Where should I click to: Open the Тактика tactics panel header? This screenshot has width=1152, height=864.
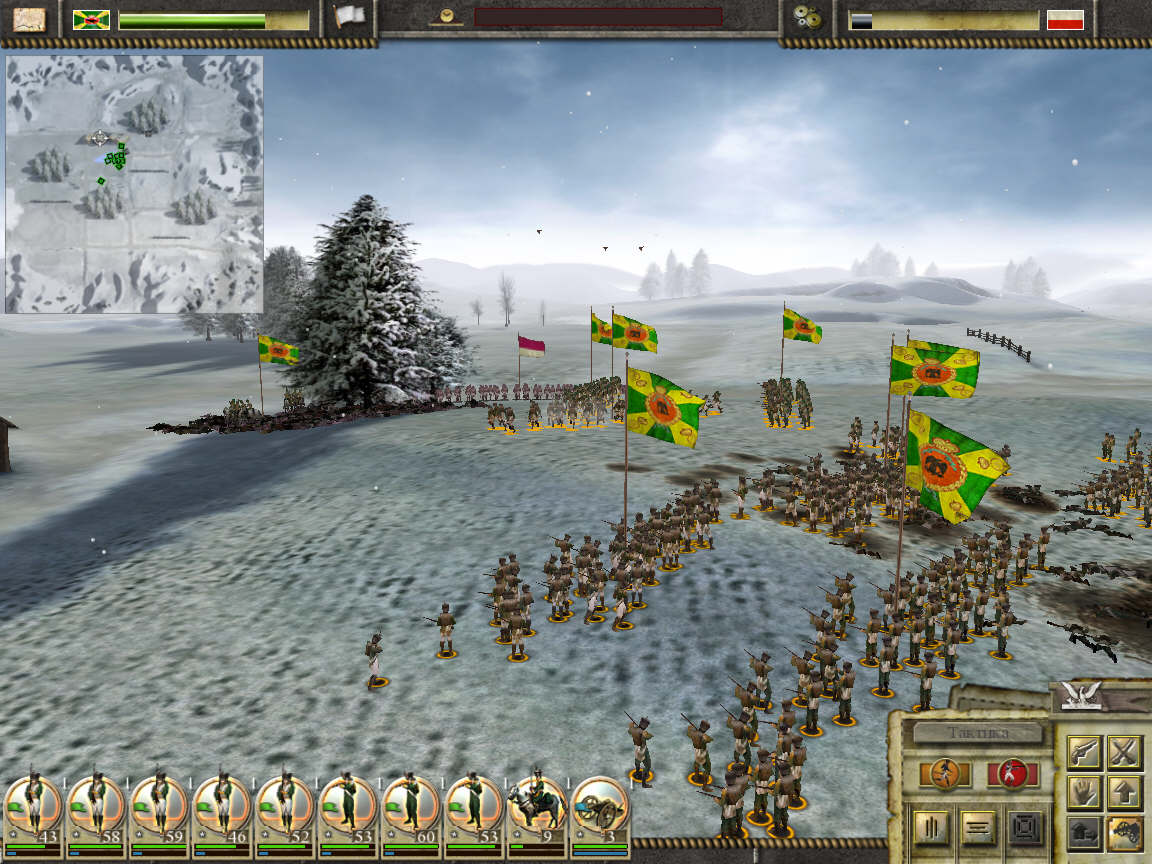coord(978,733)
